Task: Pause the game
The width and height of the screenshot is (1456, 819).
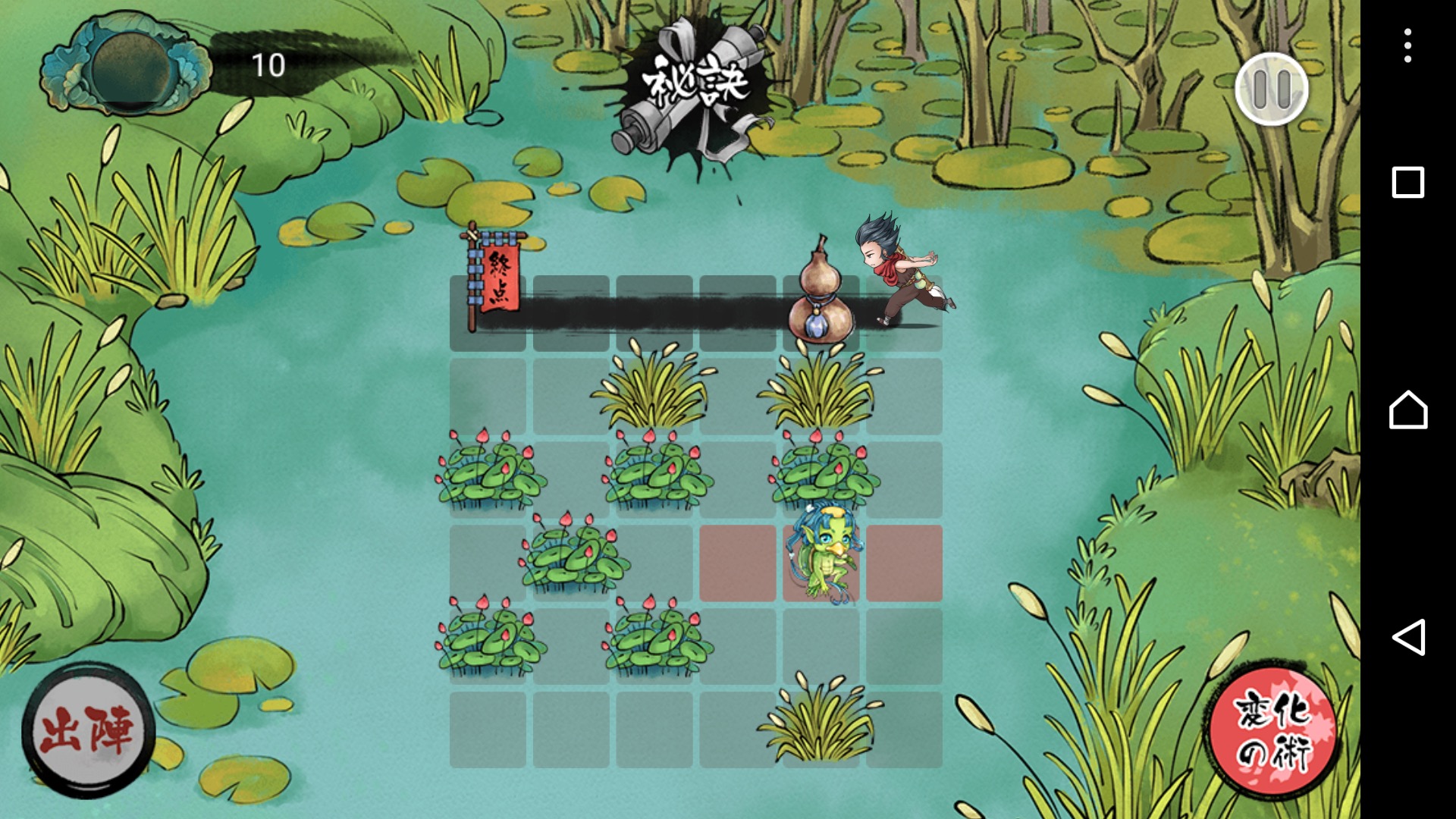Action: pos(1272,89)
